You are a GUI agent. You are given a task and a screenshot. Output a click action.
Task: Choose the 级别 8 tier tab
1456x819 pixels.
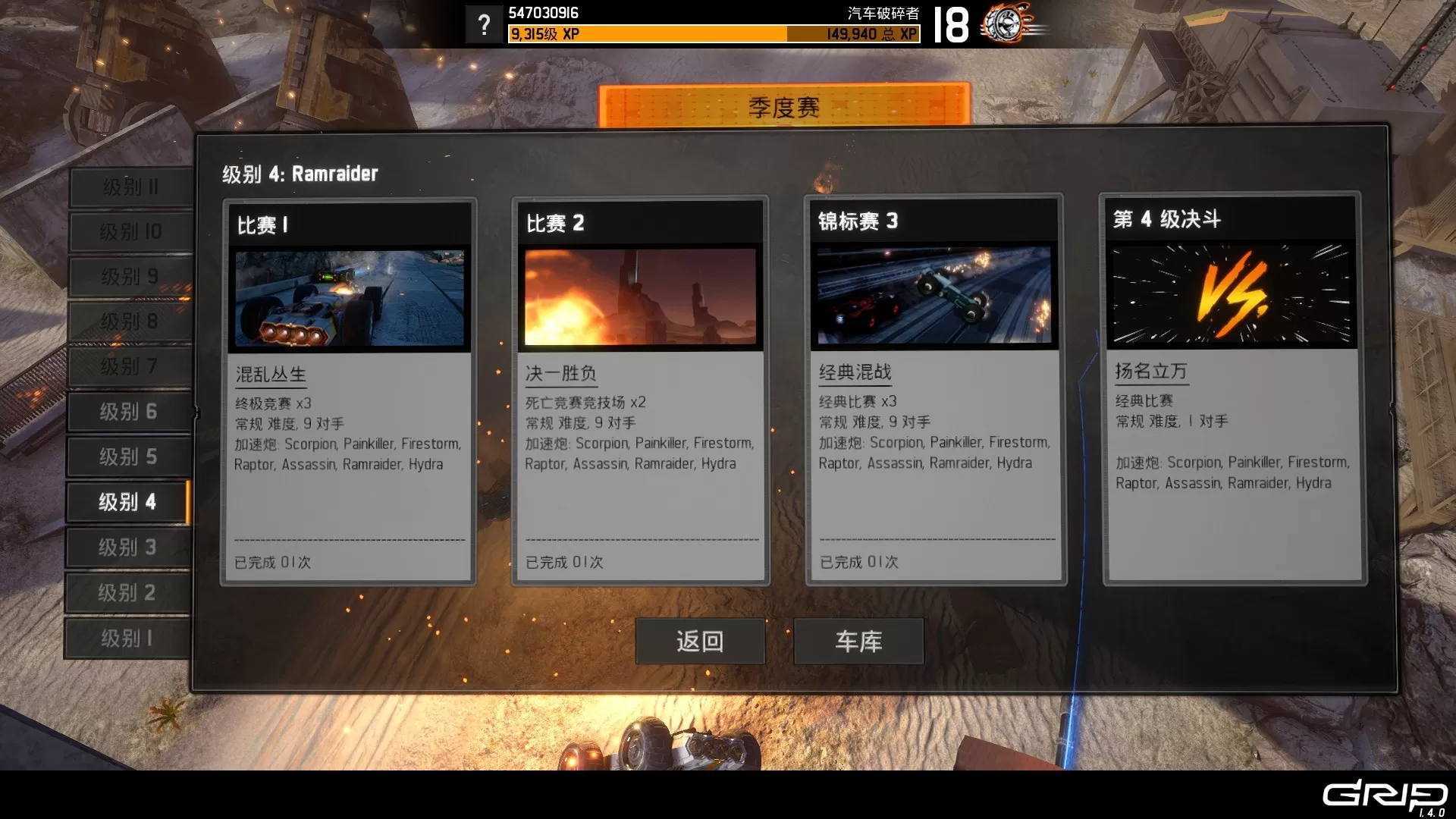click(130, 322)
